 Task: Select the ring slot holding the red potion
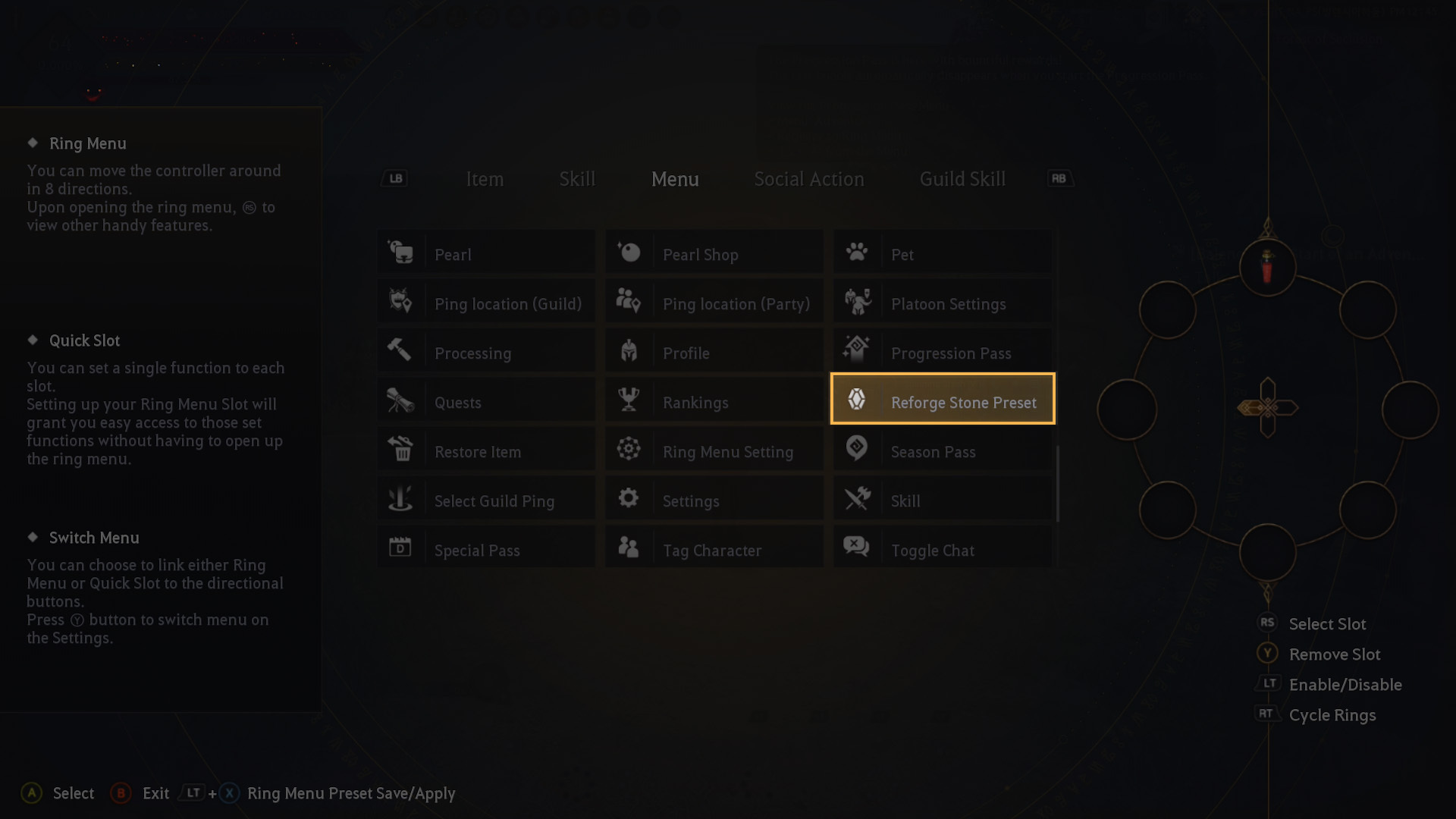point(1267,267)
